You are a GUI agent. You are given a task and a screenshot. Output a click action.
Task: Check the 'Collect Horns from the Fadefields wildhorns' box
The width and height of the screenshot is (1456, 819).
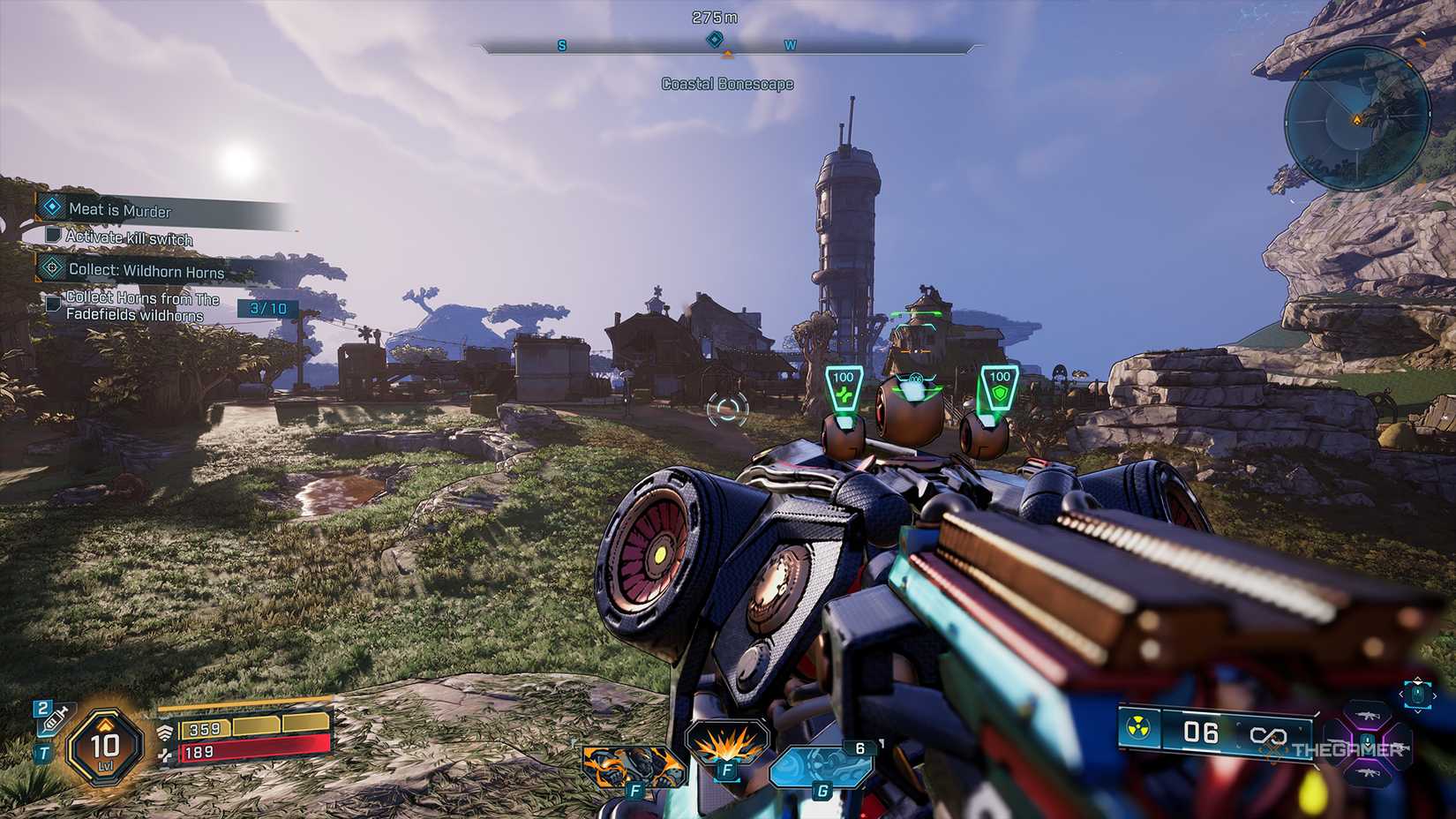click(x=53, y=304)
